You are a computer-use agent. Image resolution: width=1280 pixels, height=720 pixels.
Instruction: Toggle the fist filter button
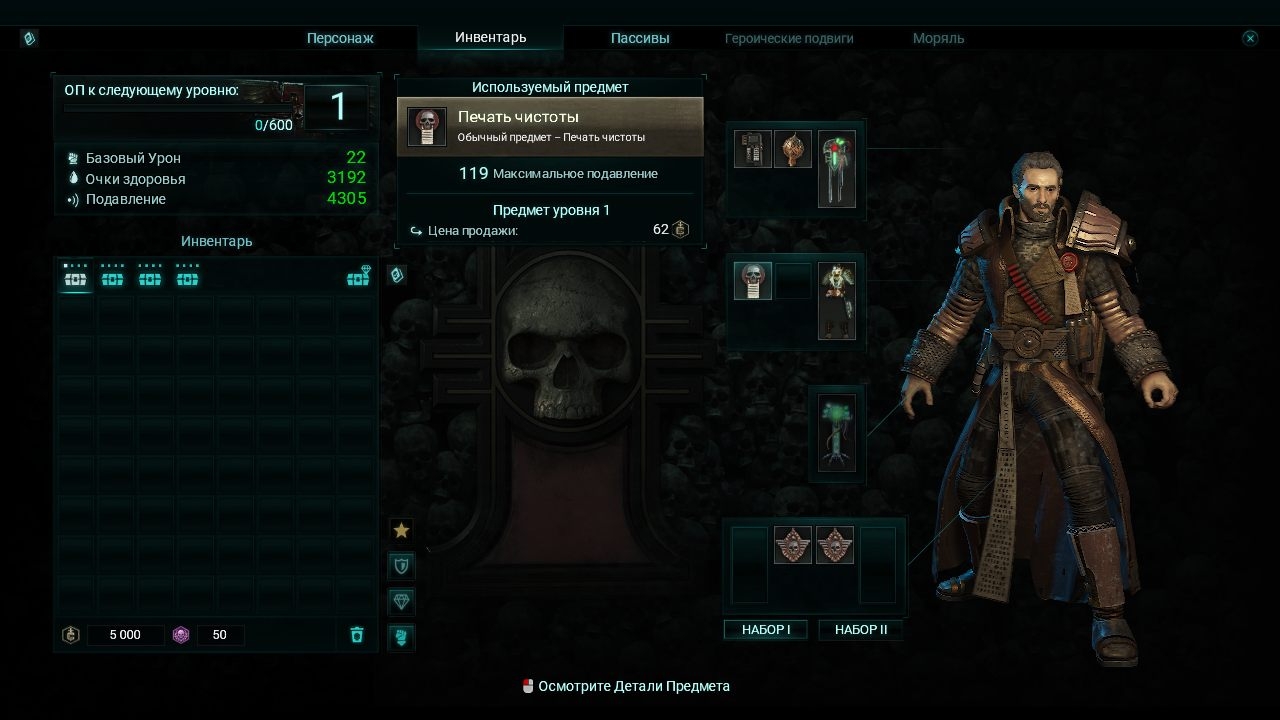[x=401, y=636]
